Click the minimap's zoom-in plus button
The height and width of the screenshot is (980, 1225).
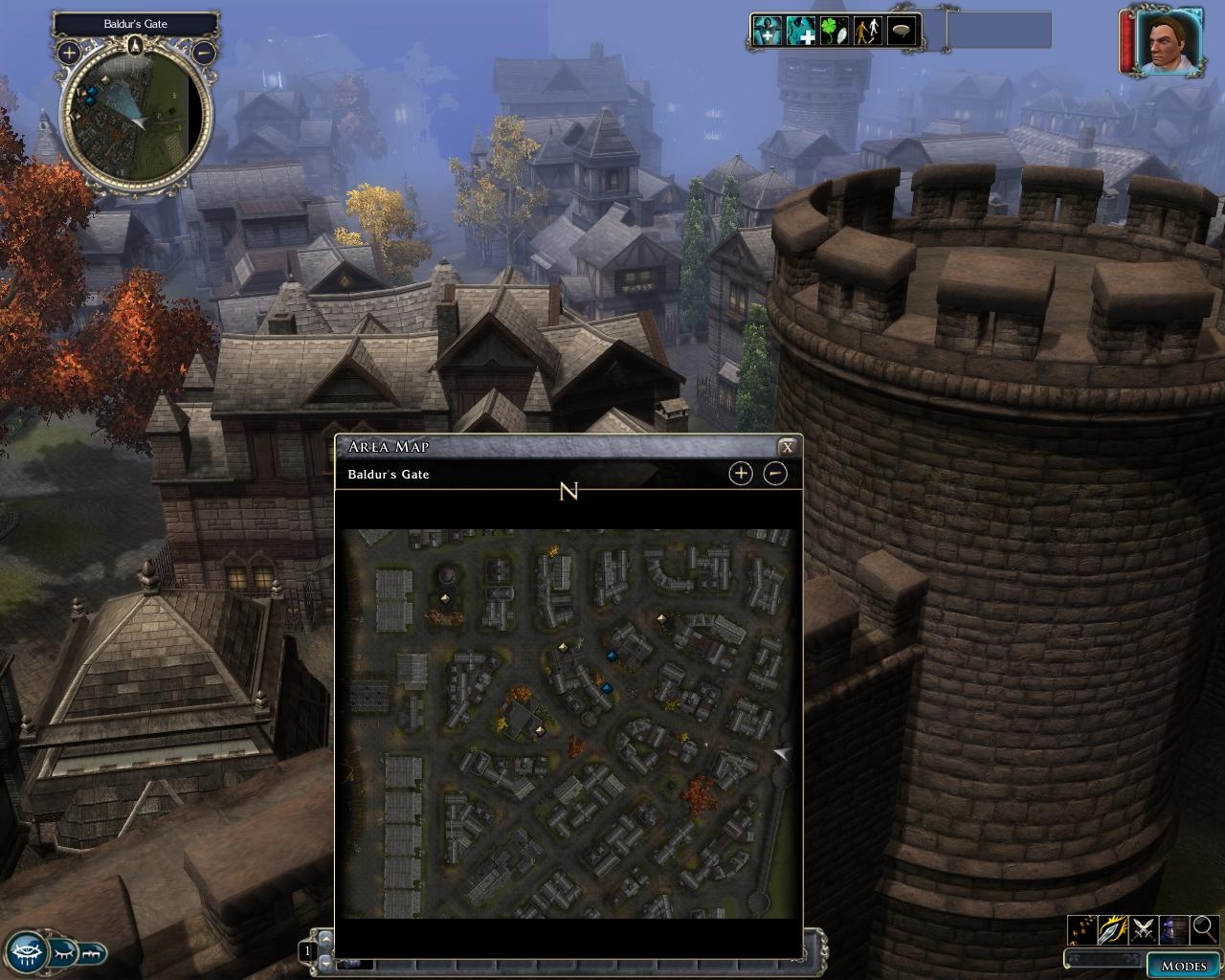click(x=69, y=53)
